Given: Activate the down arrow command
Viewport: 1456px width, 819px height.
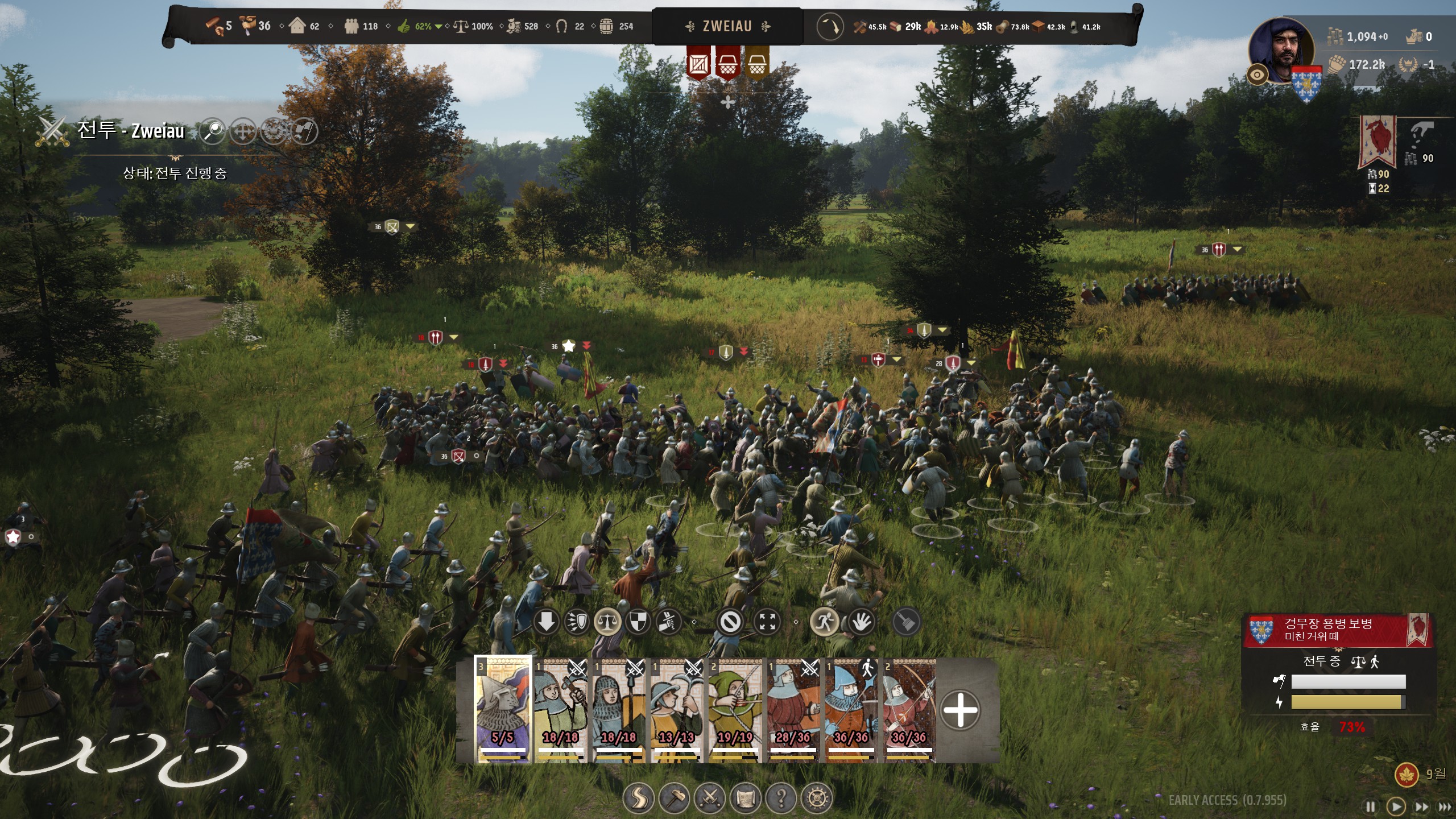Looking at the screenshot, I should point(546,622).
